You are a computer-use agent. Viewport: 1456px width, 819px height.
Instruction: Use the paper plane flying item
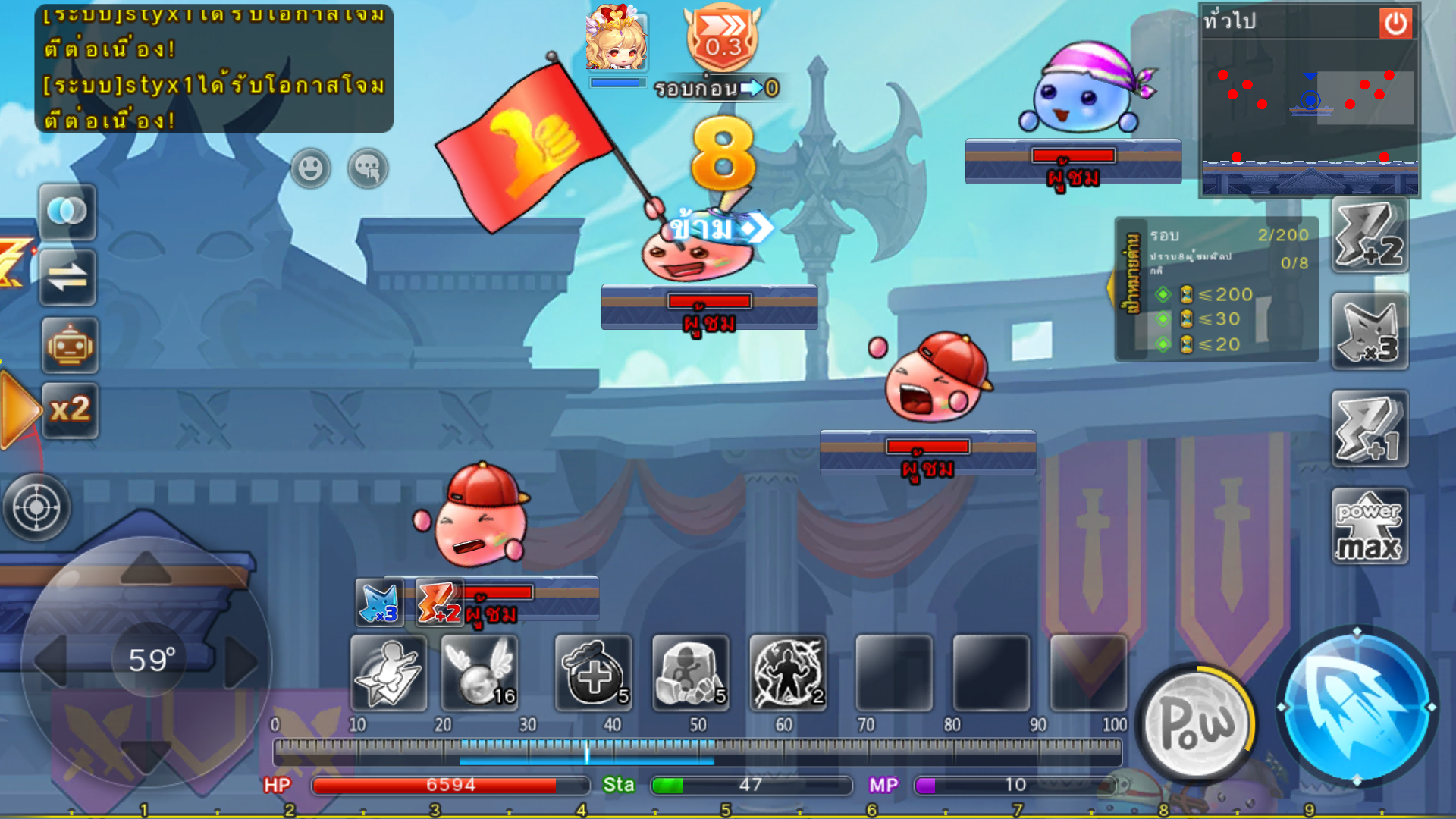388,673
